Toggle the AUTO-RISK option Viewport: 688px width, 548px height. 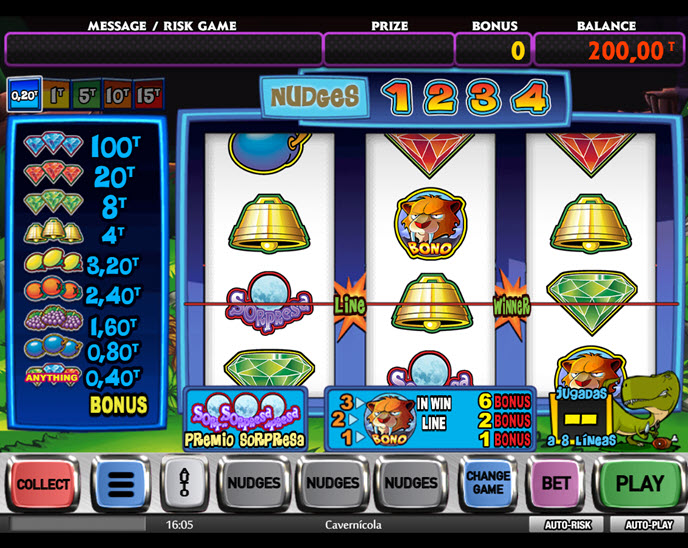pyautogui.click(x=568, y=524)
